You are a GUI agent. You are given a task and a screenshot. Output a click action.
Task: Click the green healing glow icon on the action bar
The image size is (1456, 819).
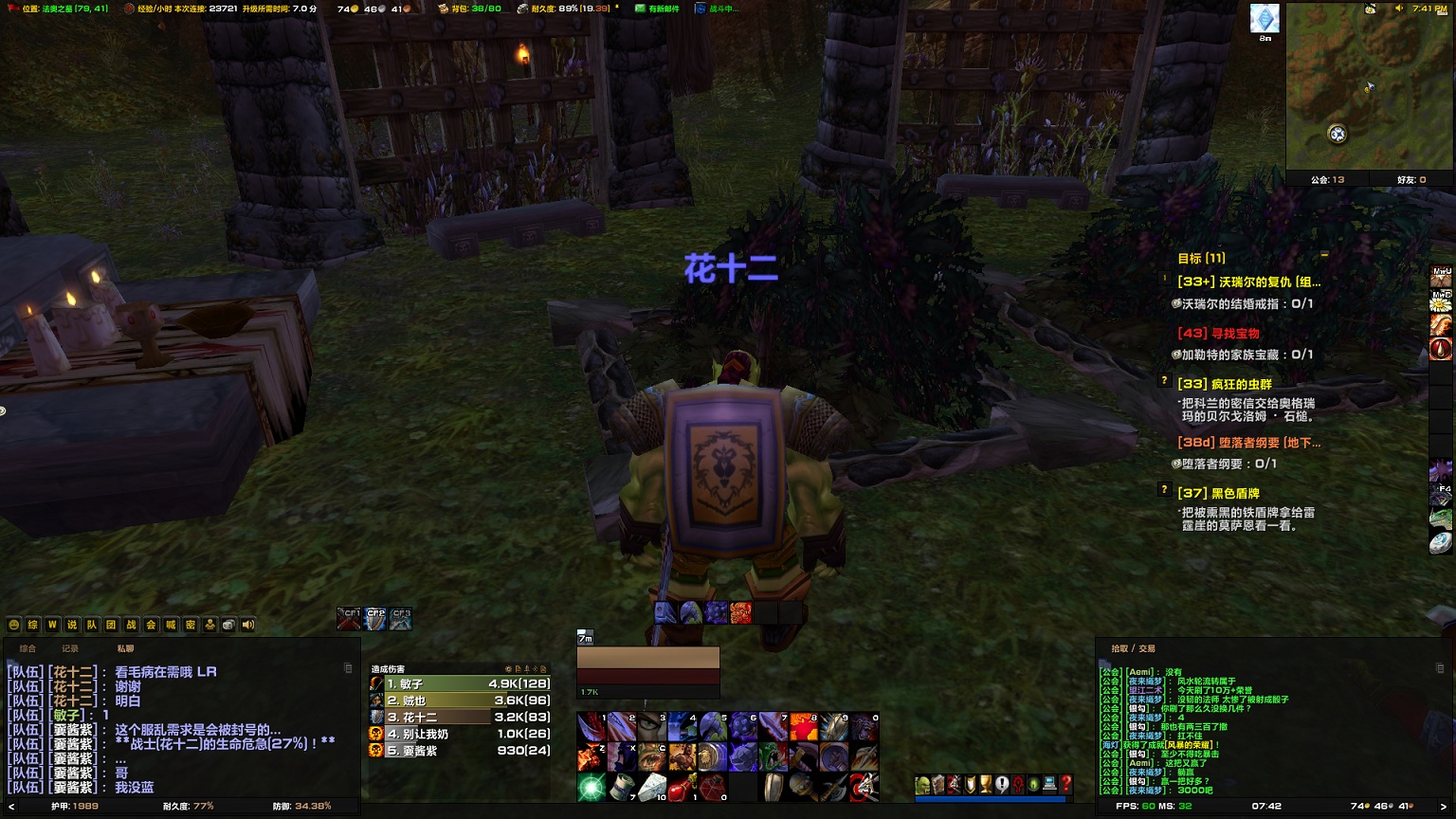pos(590,786)
